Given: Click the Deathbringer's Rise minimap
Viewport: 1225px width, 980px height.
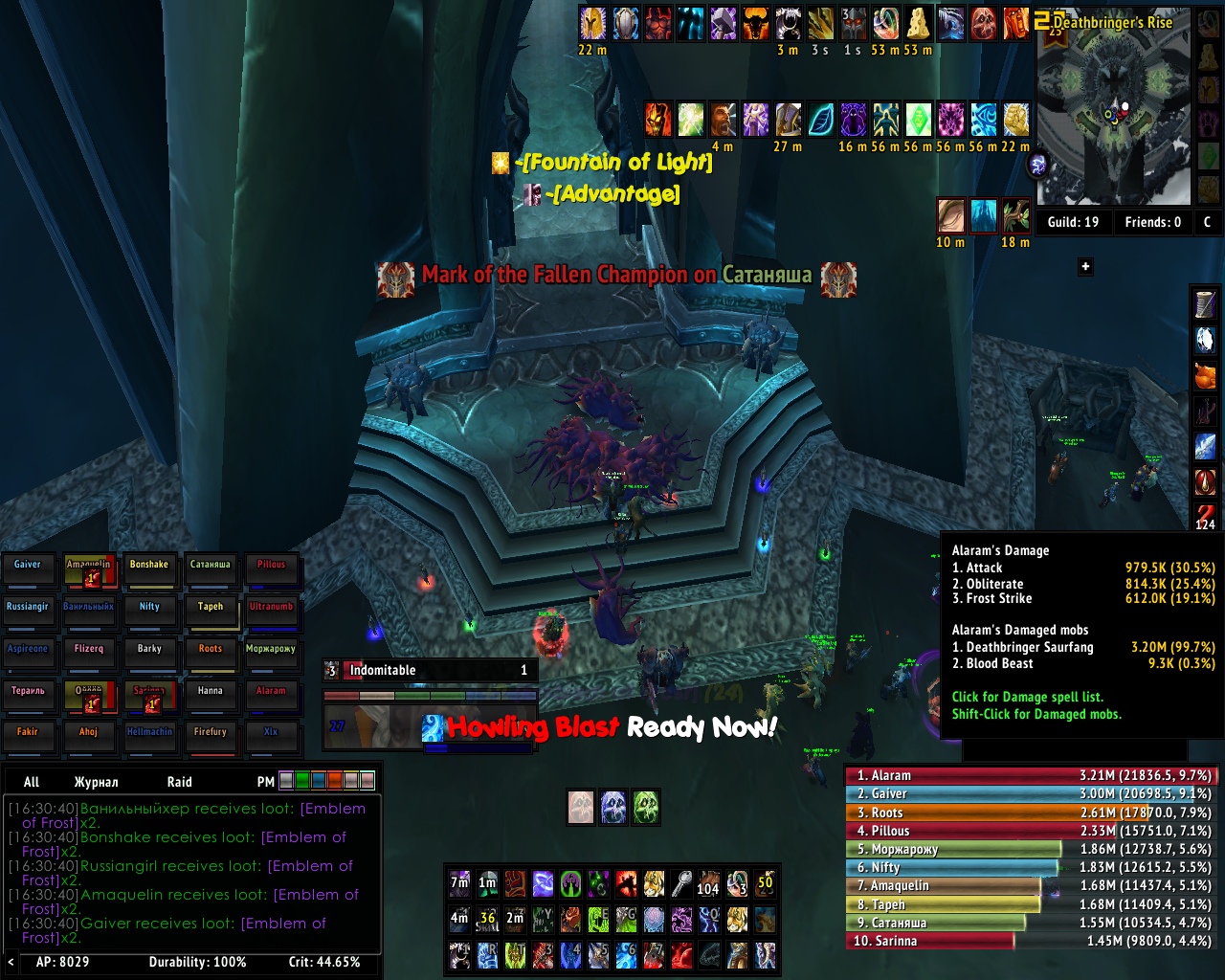Looking at the screenshot, I should [1113, 115].
